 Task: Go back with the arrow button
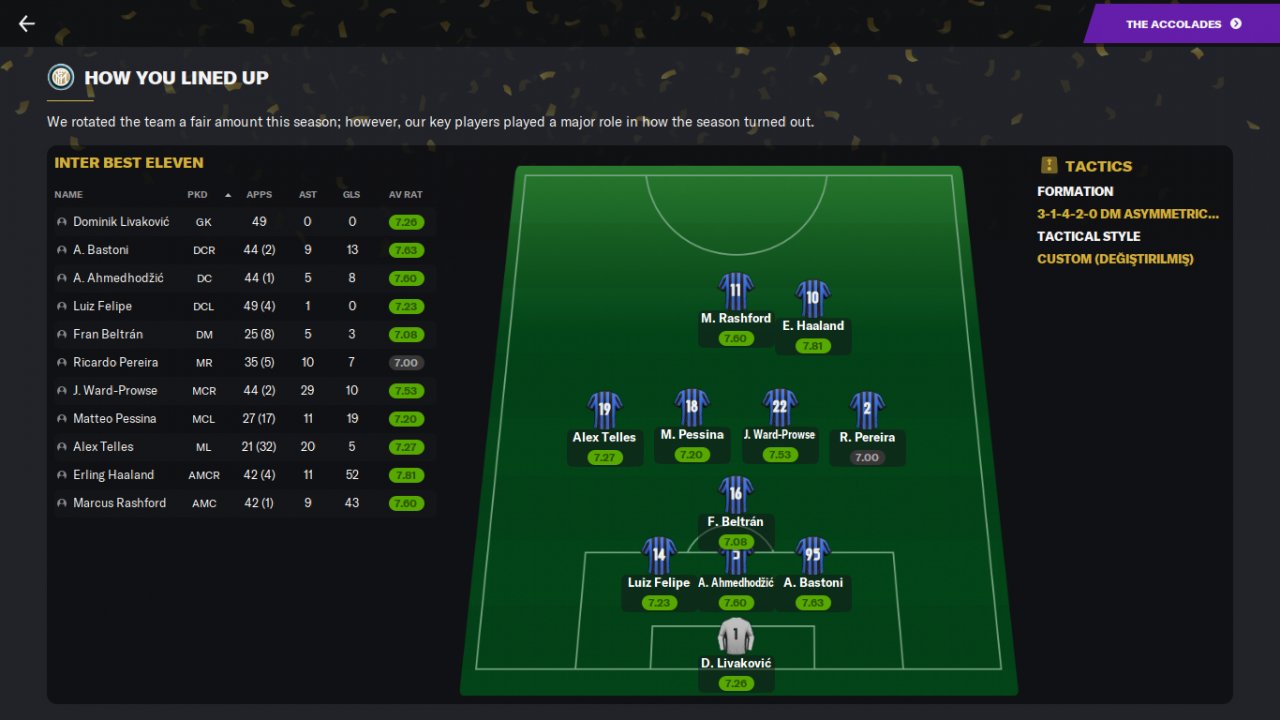(x=27, y=24)
